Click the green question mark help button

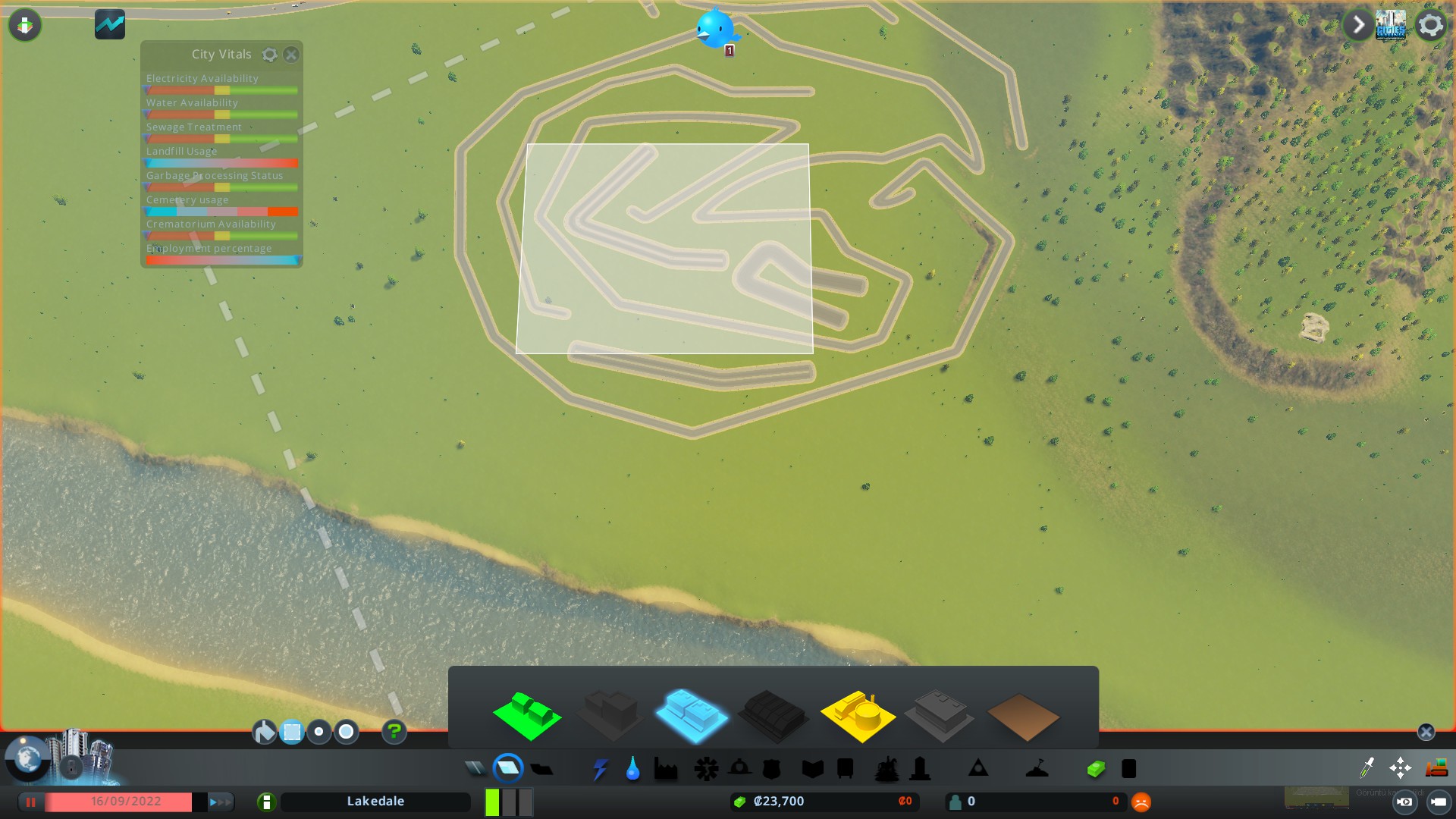[394, 732]
